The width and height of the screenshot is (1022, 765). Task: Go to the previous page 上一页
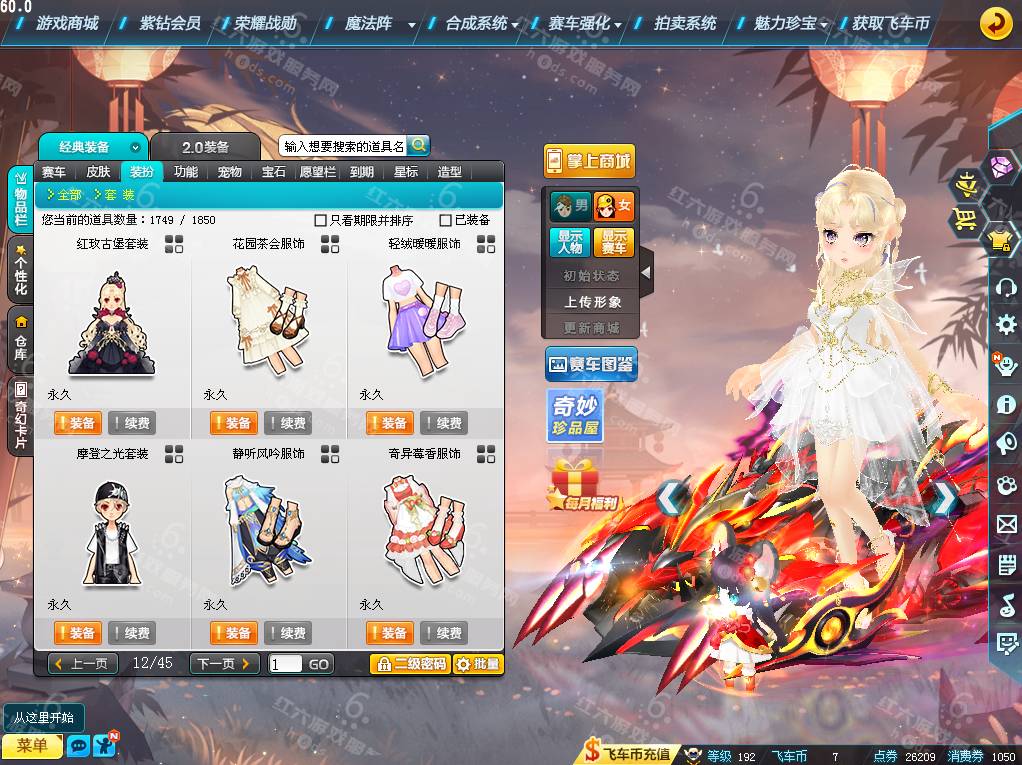[83, 663]
